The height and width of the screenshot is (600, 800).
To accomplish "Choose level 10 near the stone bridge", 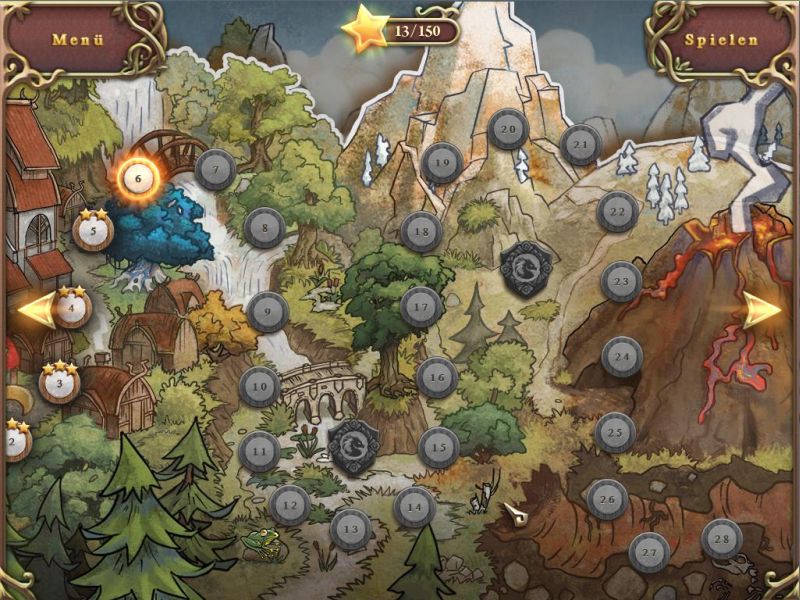I will click(x=260, y=386).
